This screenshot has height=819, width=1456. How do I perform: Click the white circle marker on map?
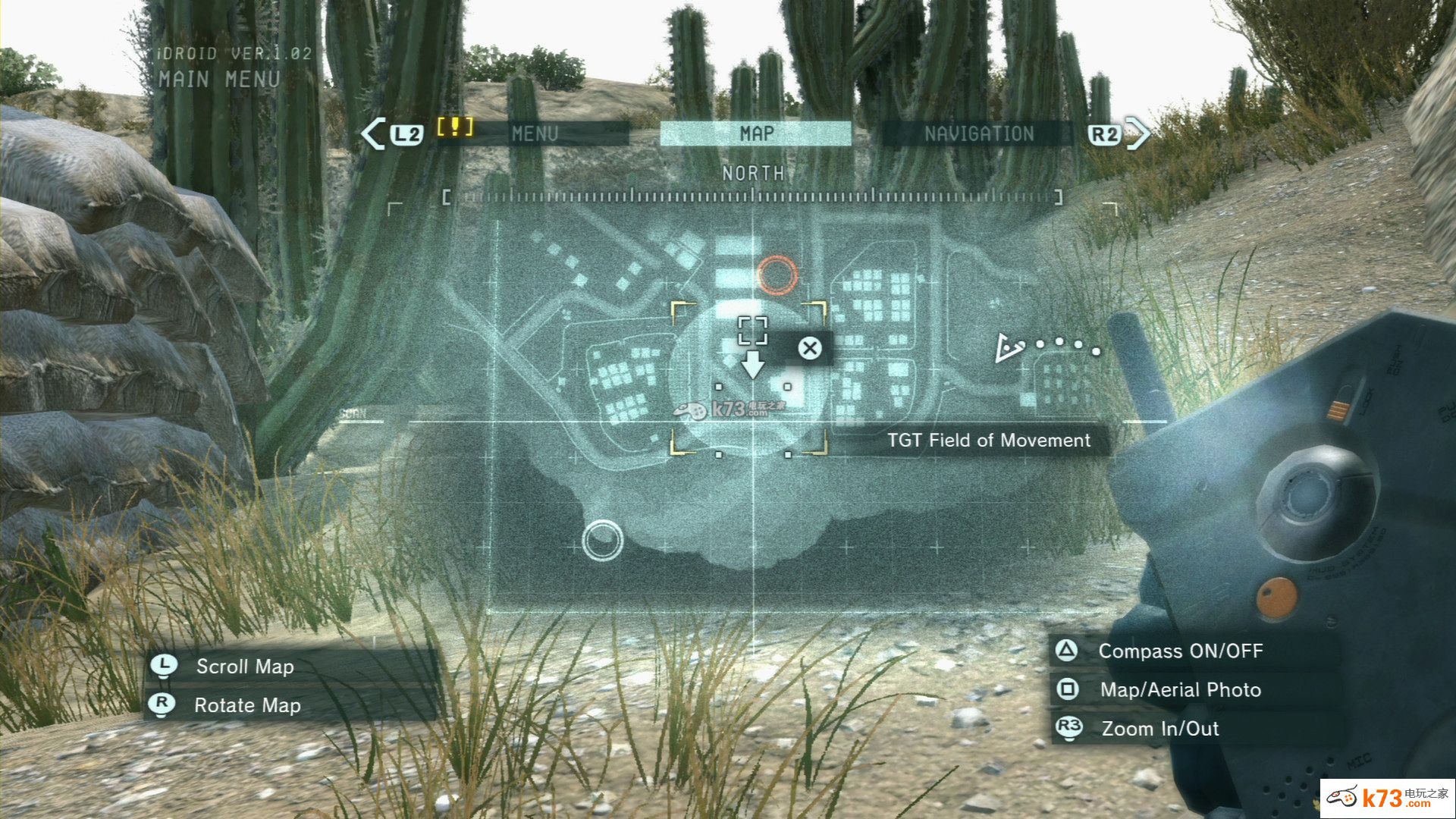tap(602, 540)
